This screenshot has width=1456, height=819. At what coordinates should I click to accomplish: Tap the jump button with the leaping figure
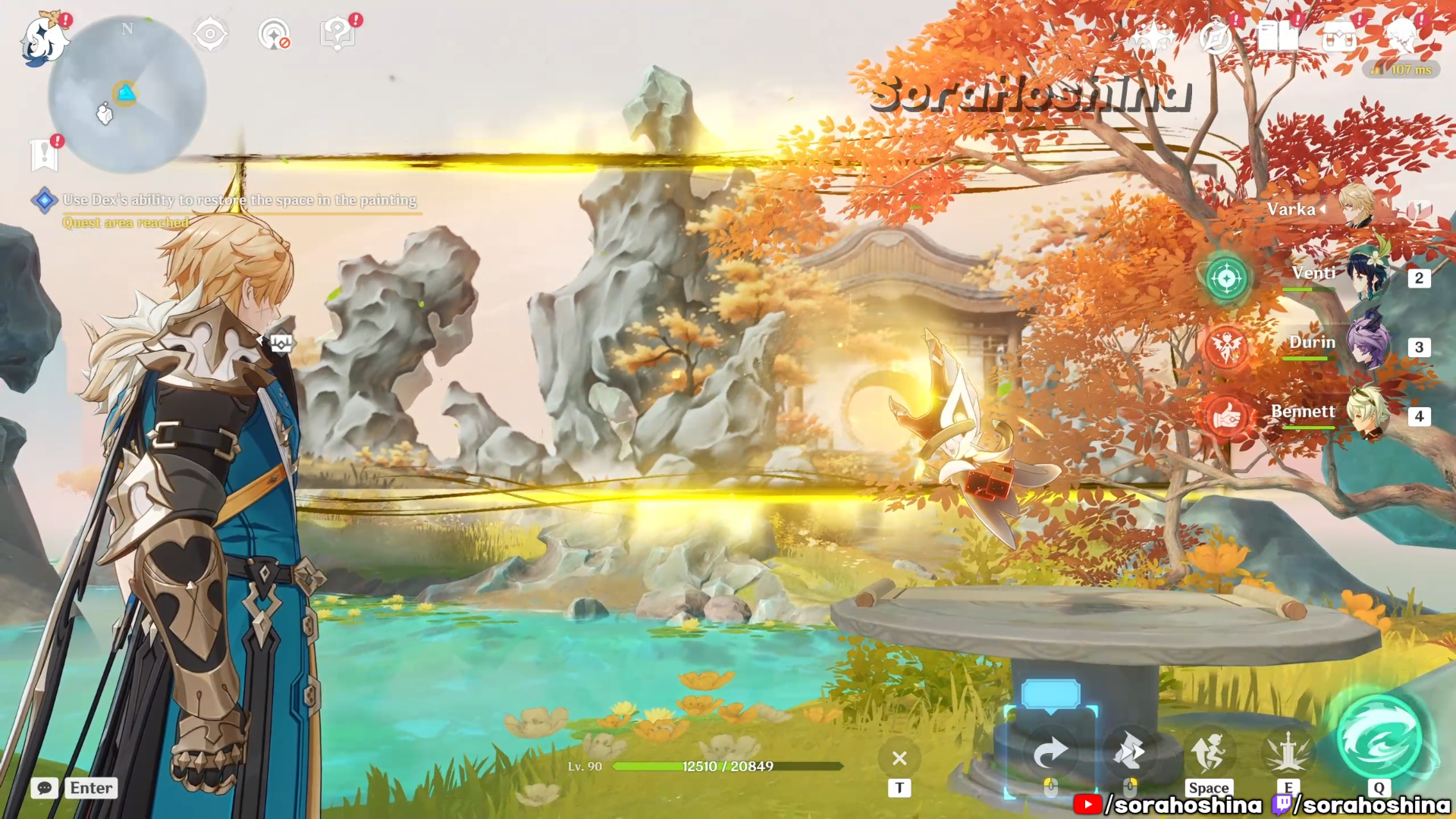[1209, 752]
